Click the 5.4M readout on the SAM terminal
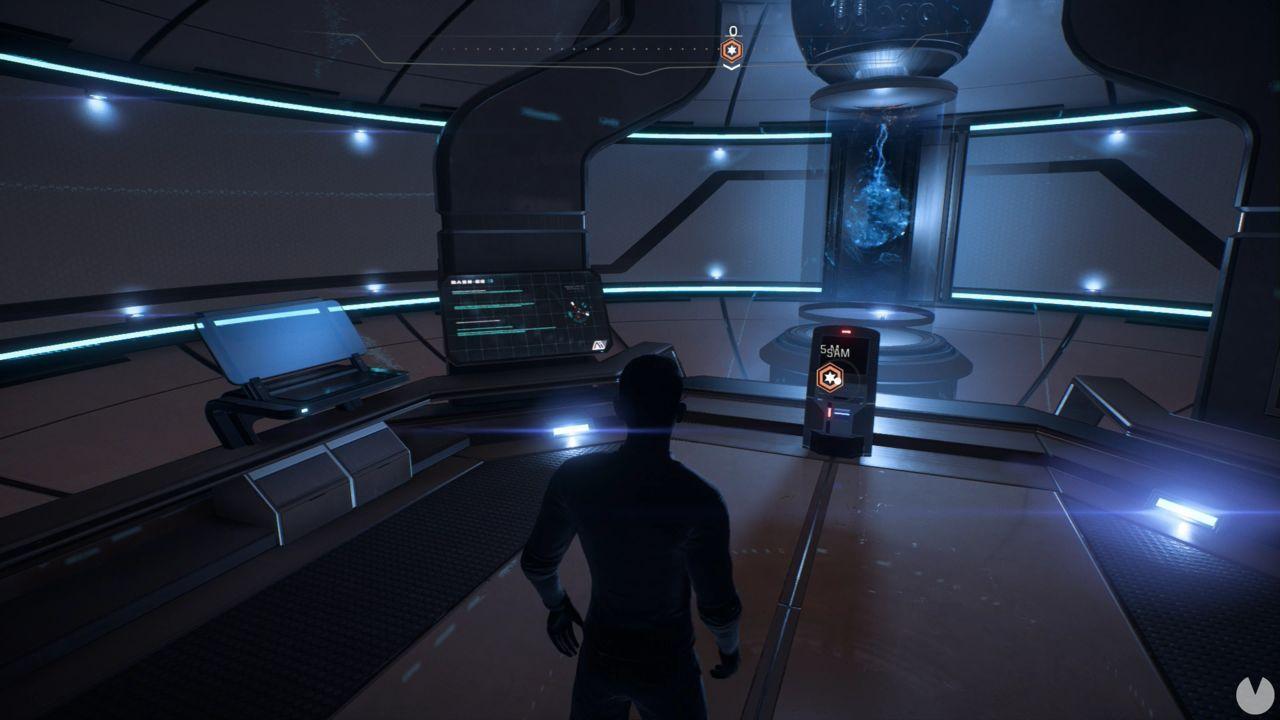The width and height of the screenshot is (1280, 720). [830, 349]
